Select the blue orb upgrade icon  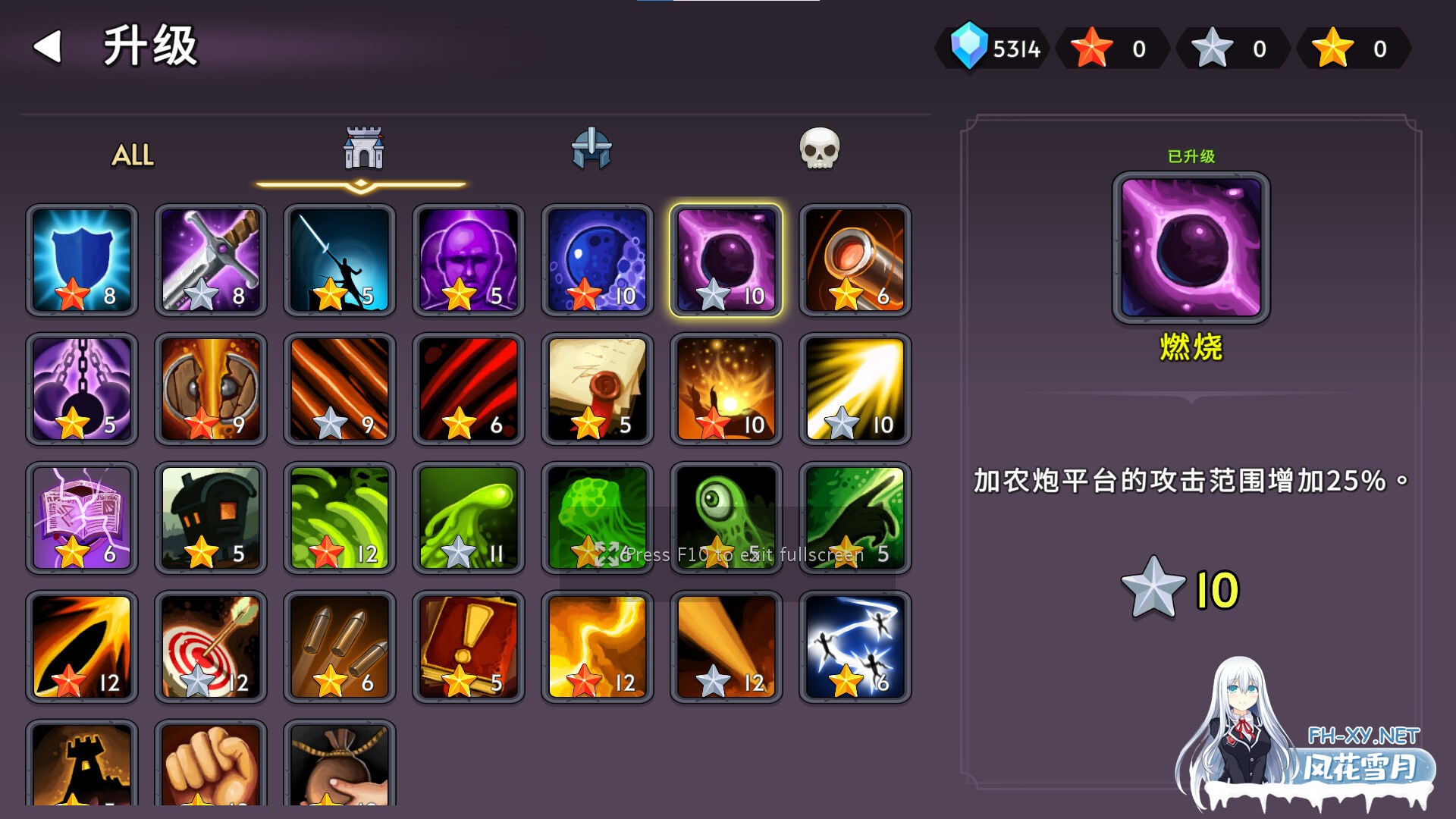pyautogui.click(x=597, y=260)
